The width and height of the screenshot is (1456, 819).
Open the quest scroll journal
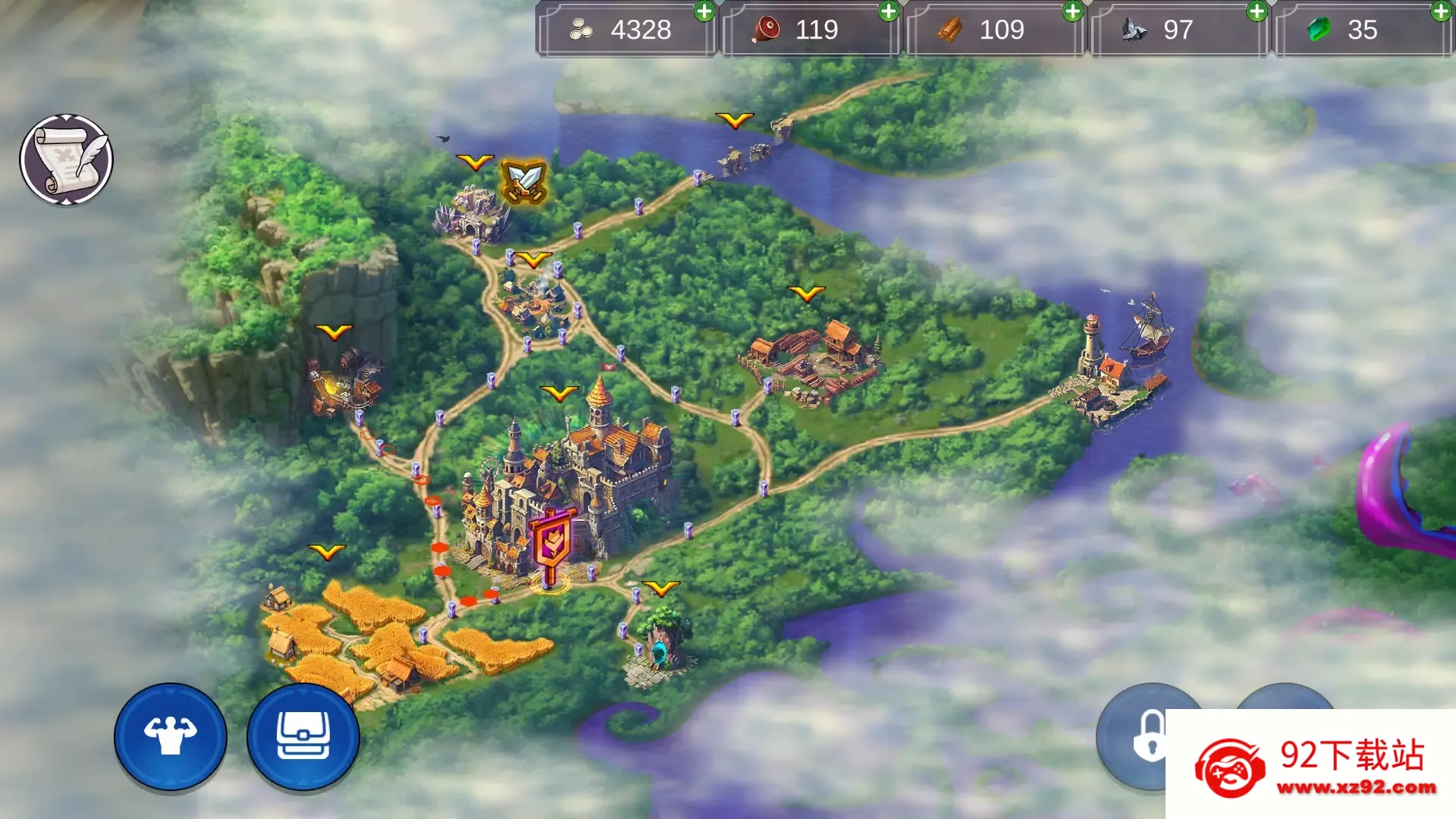[x=67, y=160]
